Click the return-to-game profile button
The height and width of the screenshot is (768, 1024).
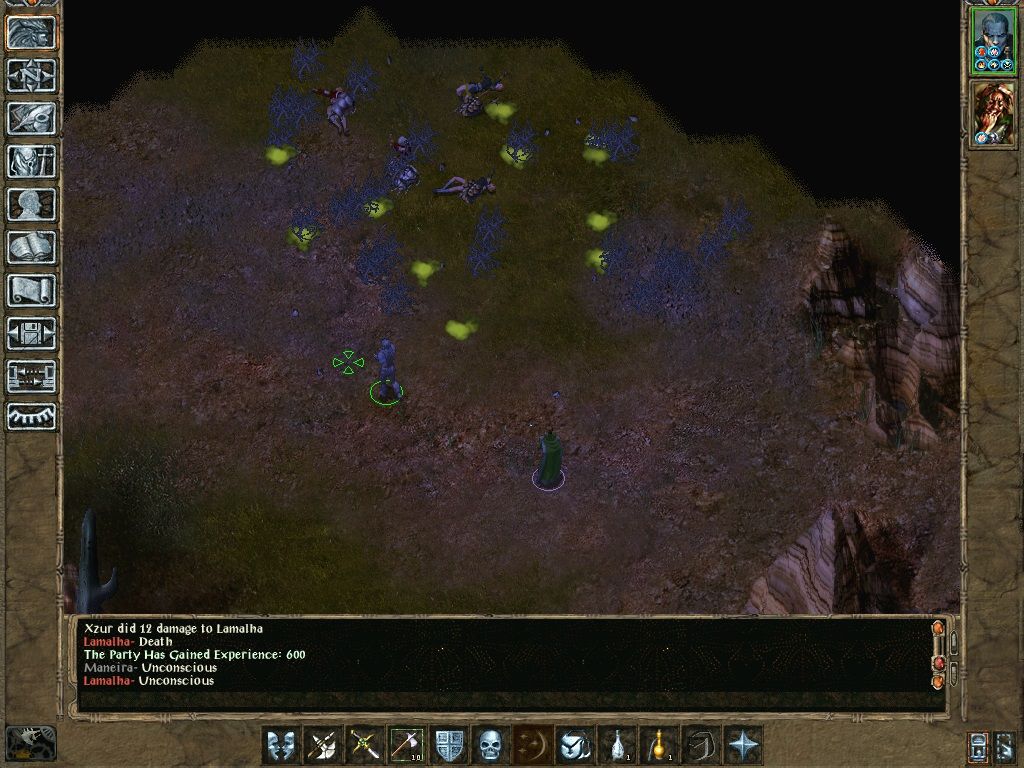32,33
